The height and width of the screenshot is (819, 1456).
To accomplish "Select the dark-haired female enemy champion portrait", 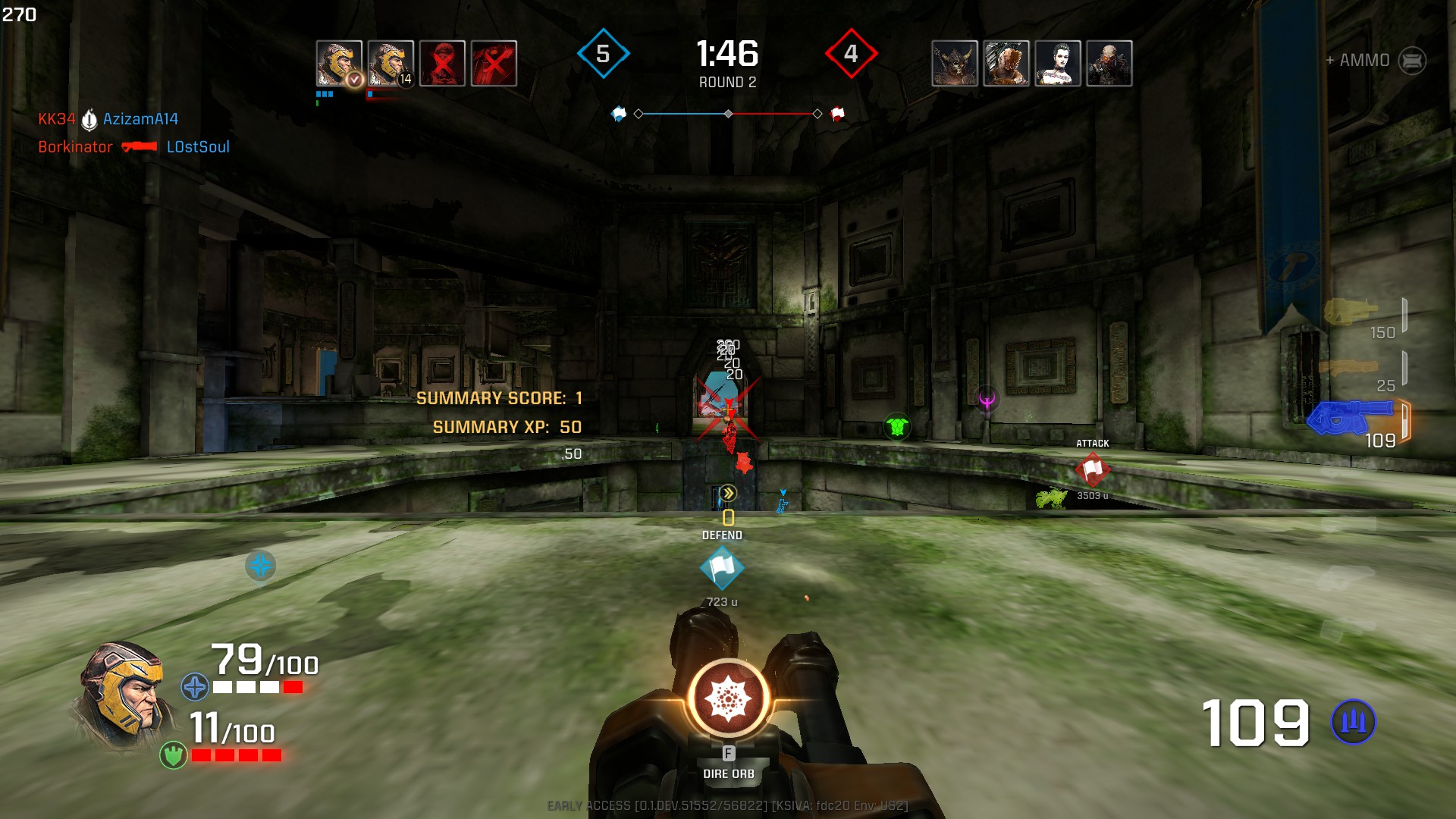I will pos(1057,63).
